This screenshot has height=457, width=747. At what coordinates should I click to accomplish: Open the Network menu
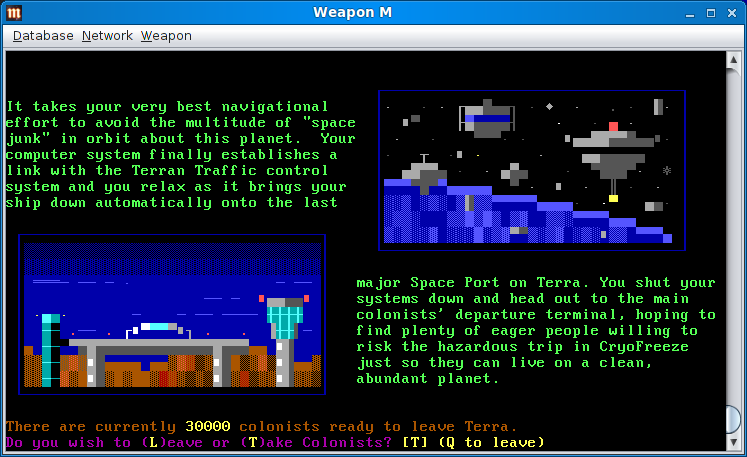pos(107,36)
